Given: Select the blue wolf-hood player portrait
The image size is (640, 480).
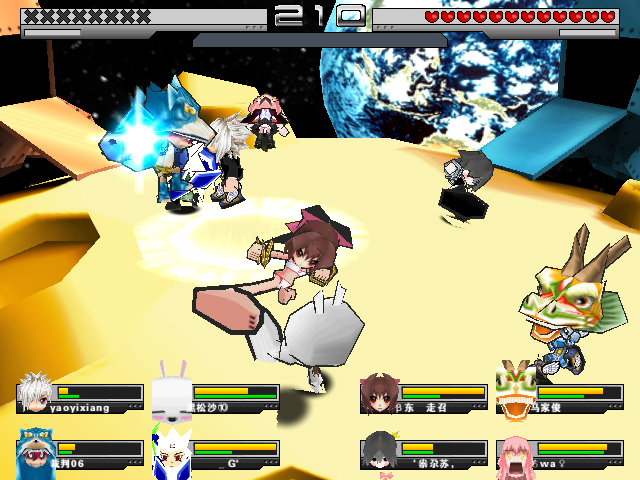Looking at the screenshot, I should 35,450.
